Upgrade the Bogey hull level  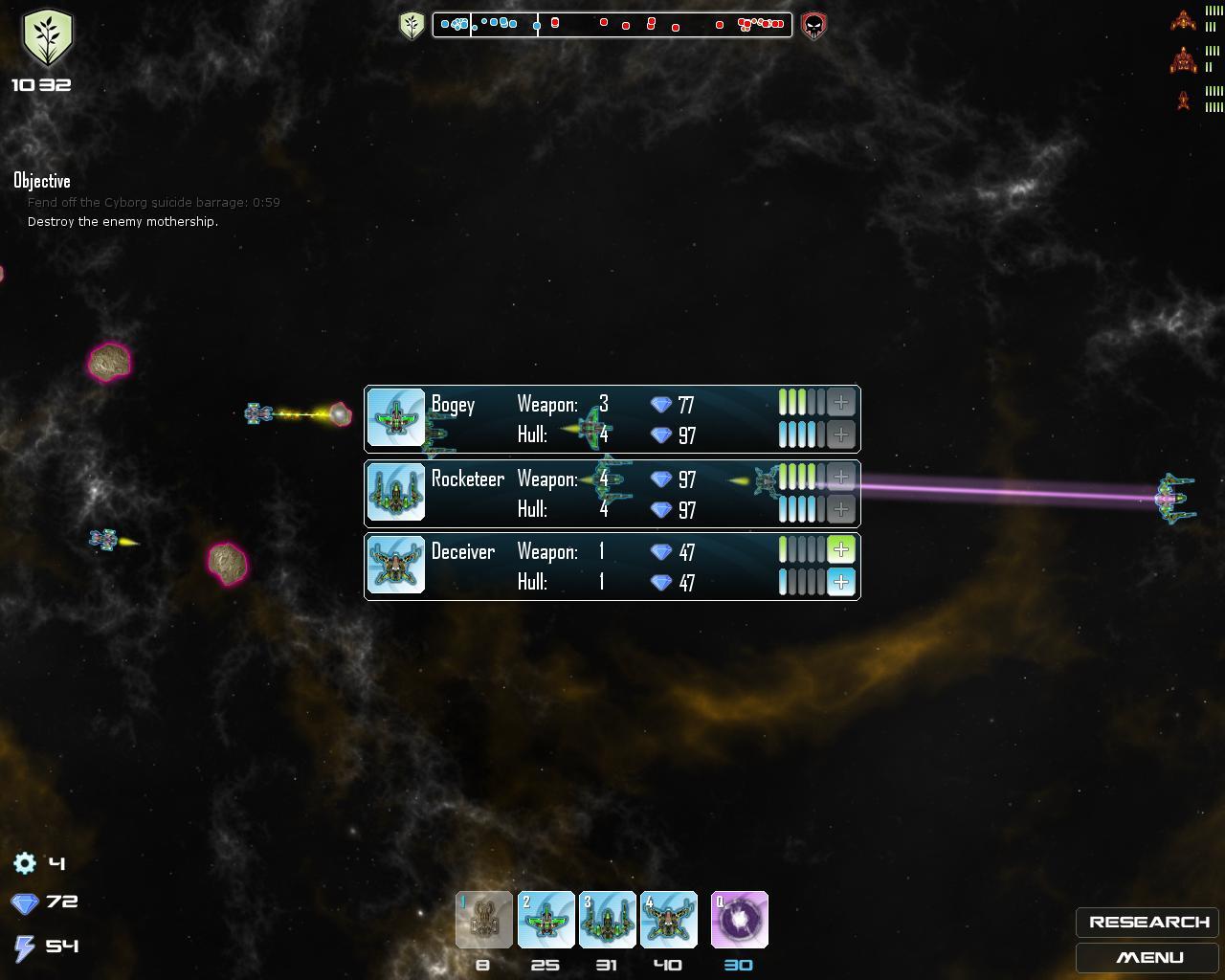[840, 434]
